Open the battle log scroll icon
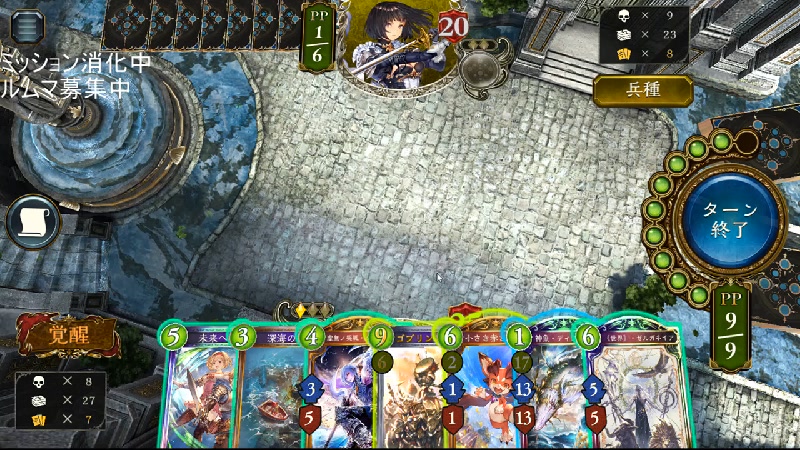The image size is (800, 450). tap(33, 220)
